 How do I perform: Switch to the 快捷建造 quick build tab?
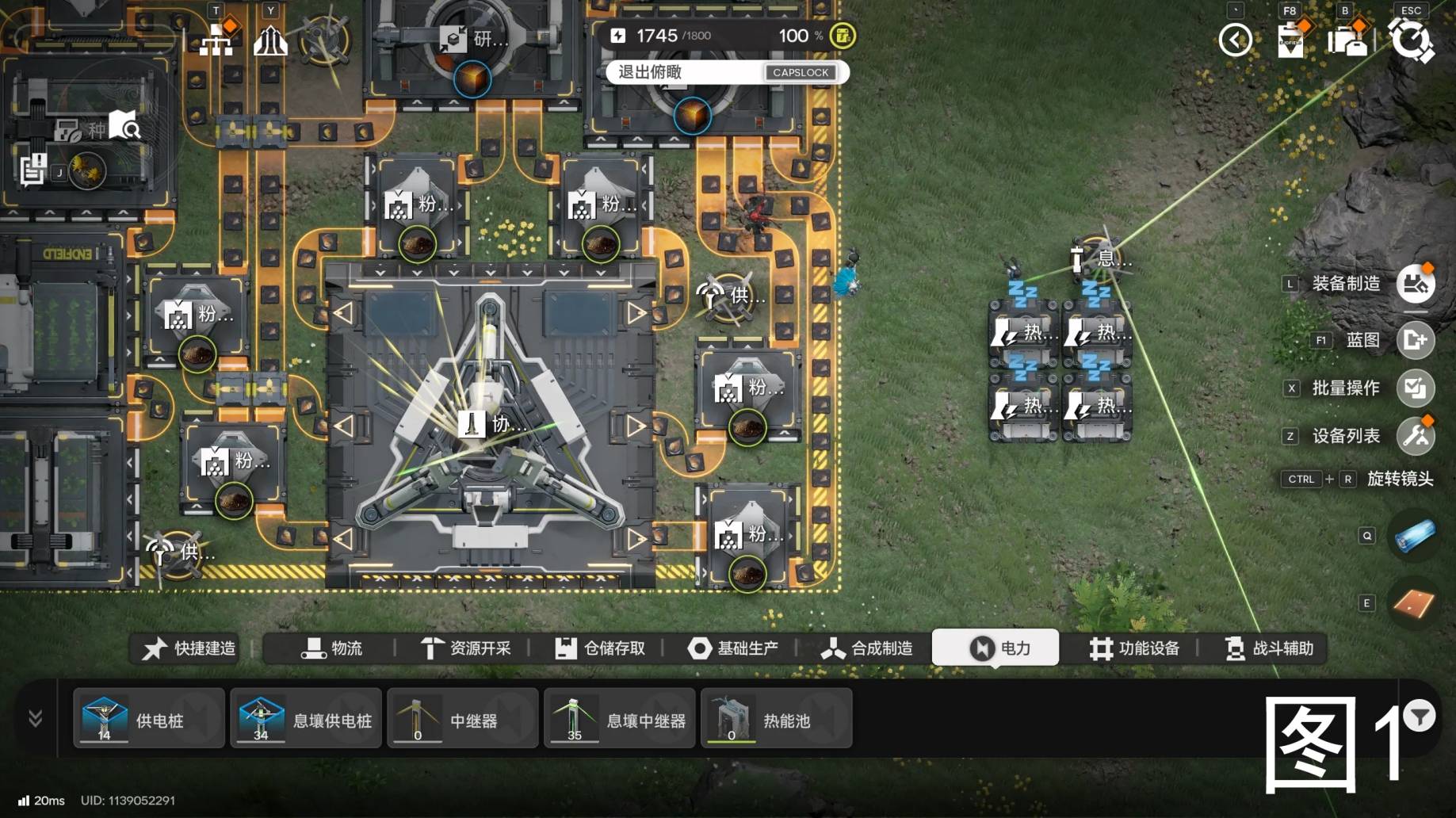click(189, 648)
